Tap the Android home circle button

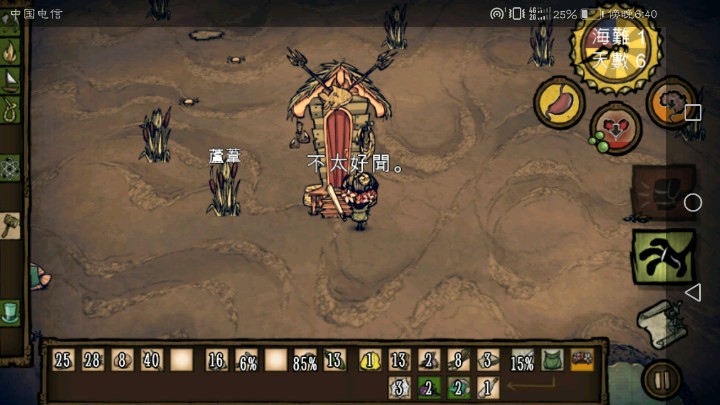tap(692, 203)
